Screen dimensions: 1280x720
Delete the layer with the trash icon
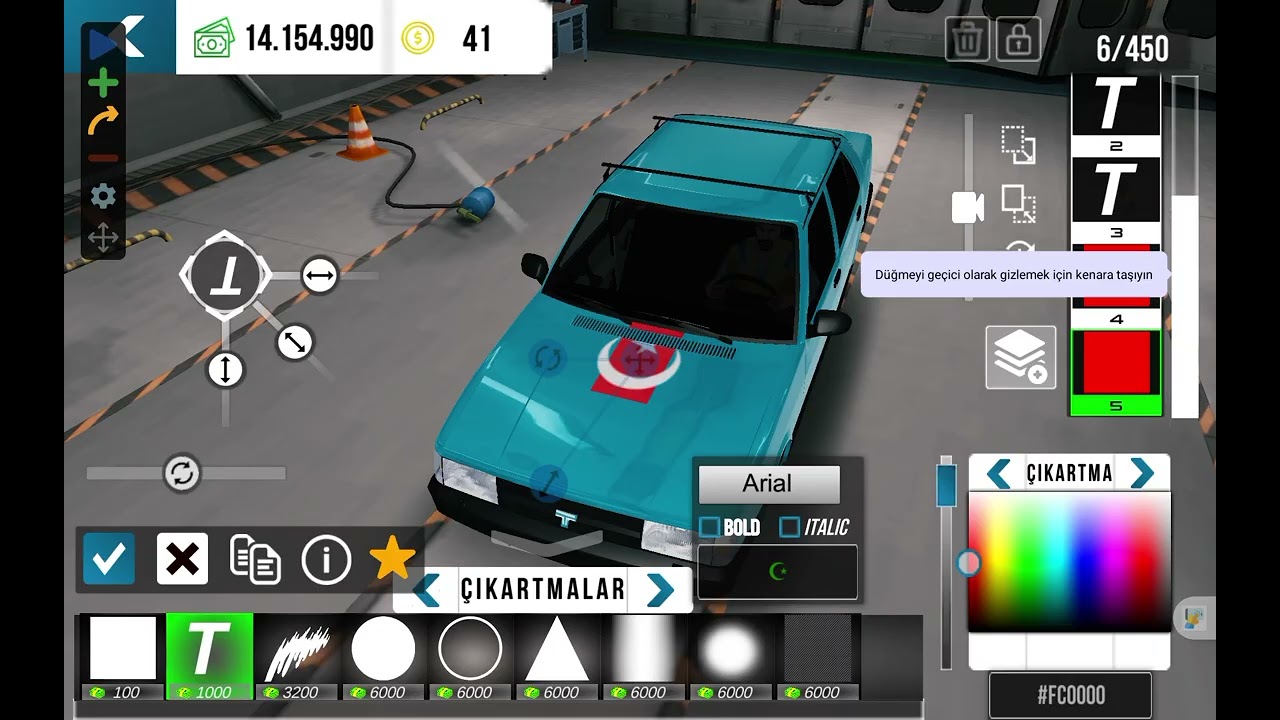point(967,40)
